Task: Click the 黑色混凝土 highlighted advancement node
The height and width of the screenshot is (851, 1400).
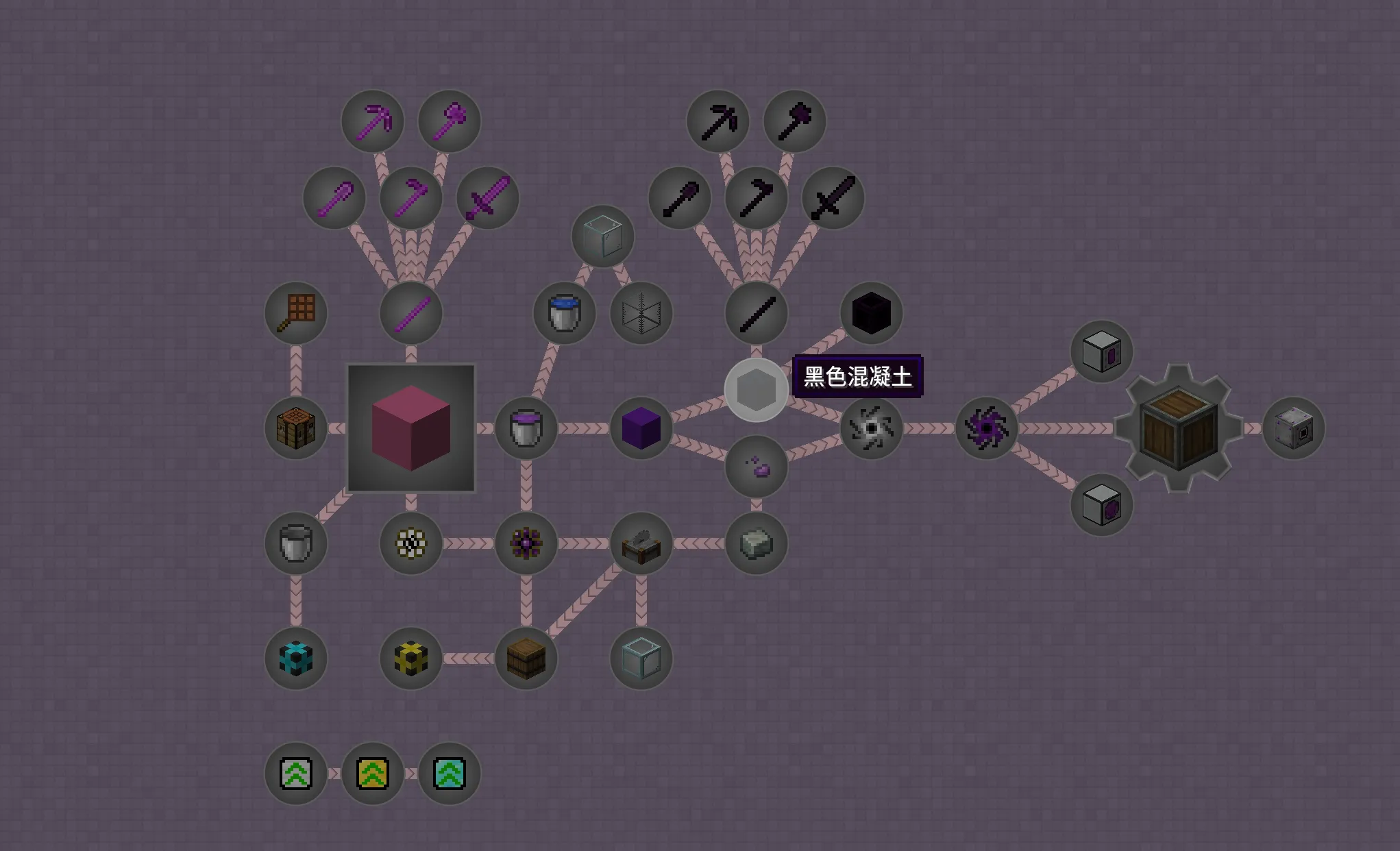Action: click(756, 389)
